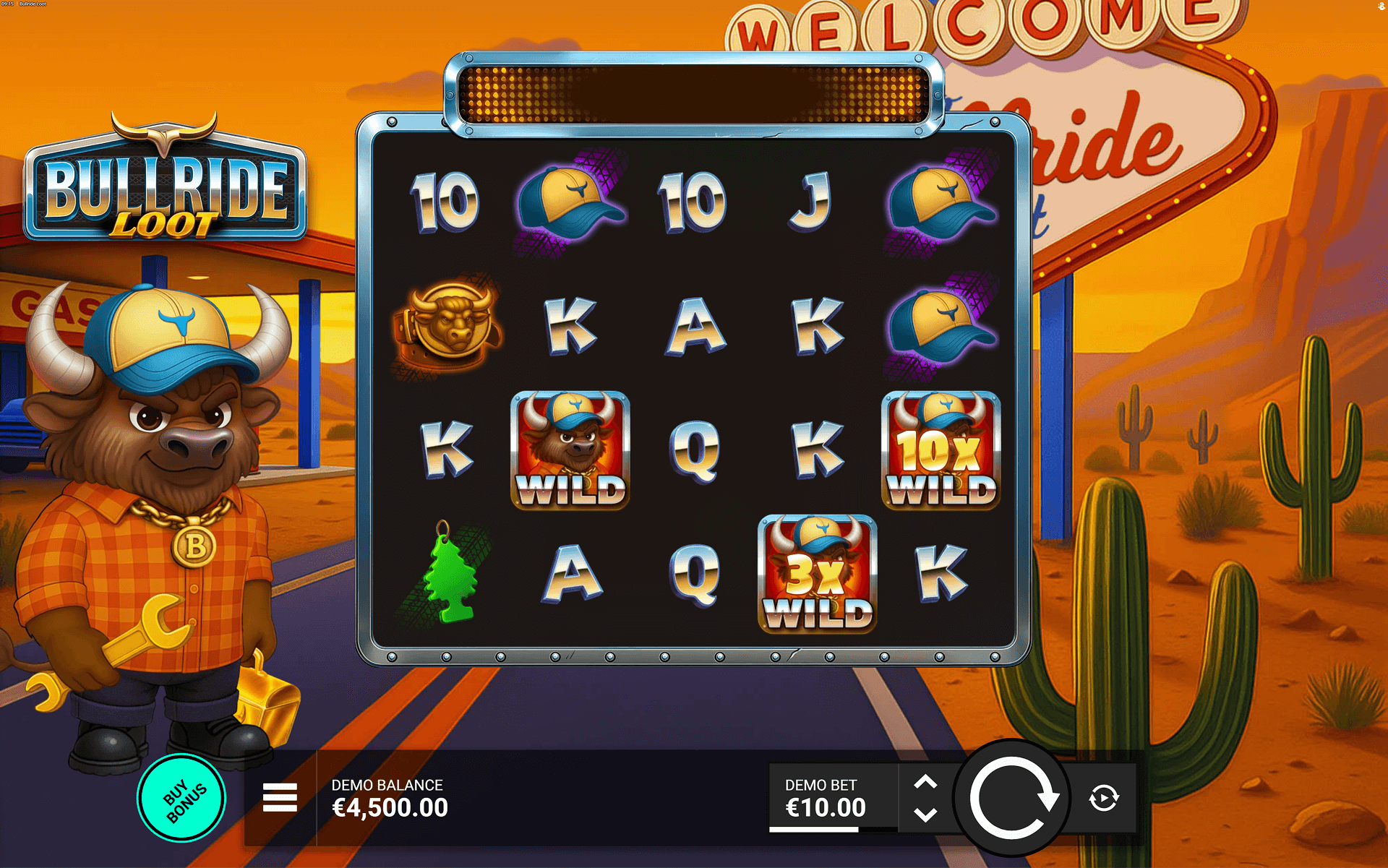The height and width of the screenshot is (868, 1388).
Task: Spin the reels
Action: [x=1011, y=798]
